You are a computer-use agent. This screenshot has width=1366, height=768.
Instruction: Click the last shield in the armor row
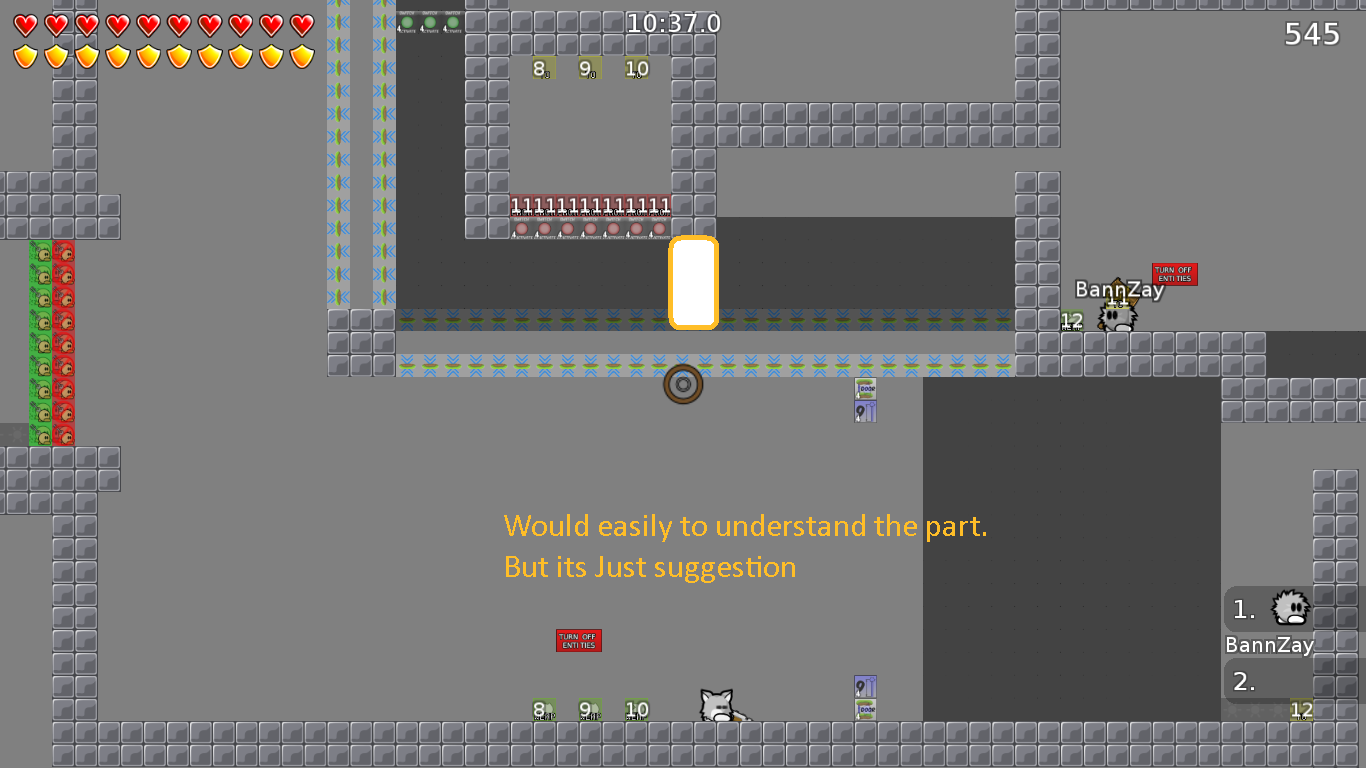pyautogui.click(x=297, y=56)
